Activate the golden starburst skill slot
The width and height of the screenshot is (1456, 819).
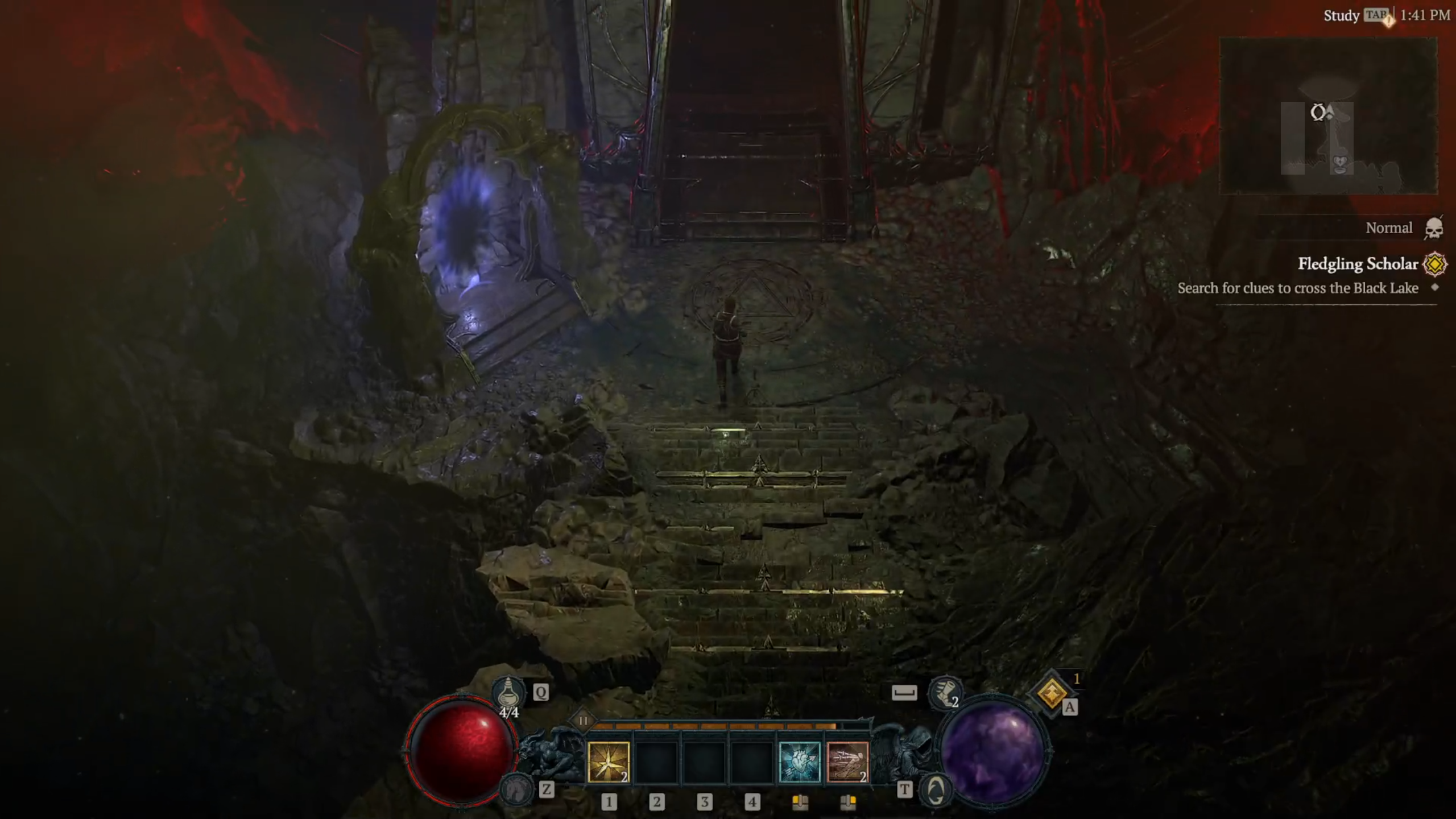(608, 762)
